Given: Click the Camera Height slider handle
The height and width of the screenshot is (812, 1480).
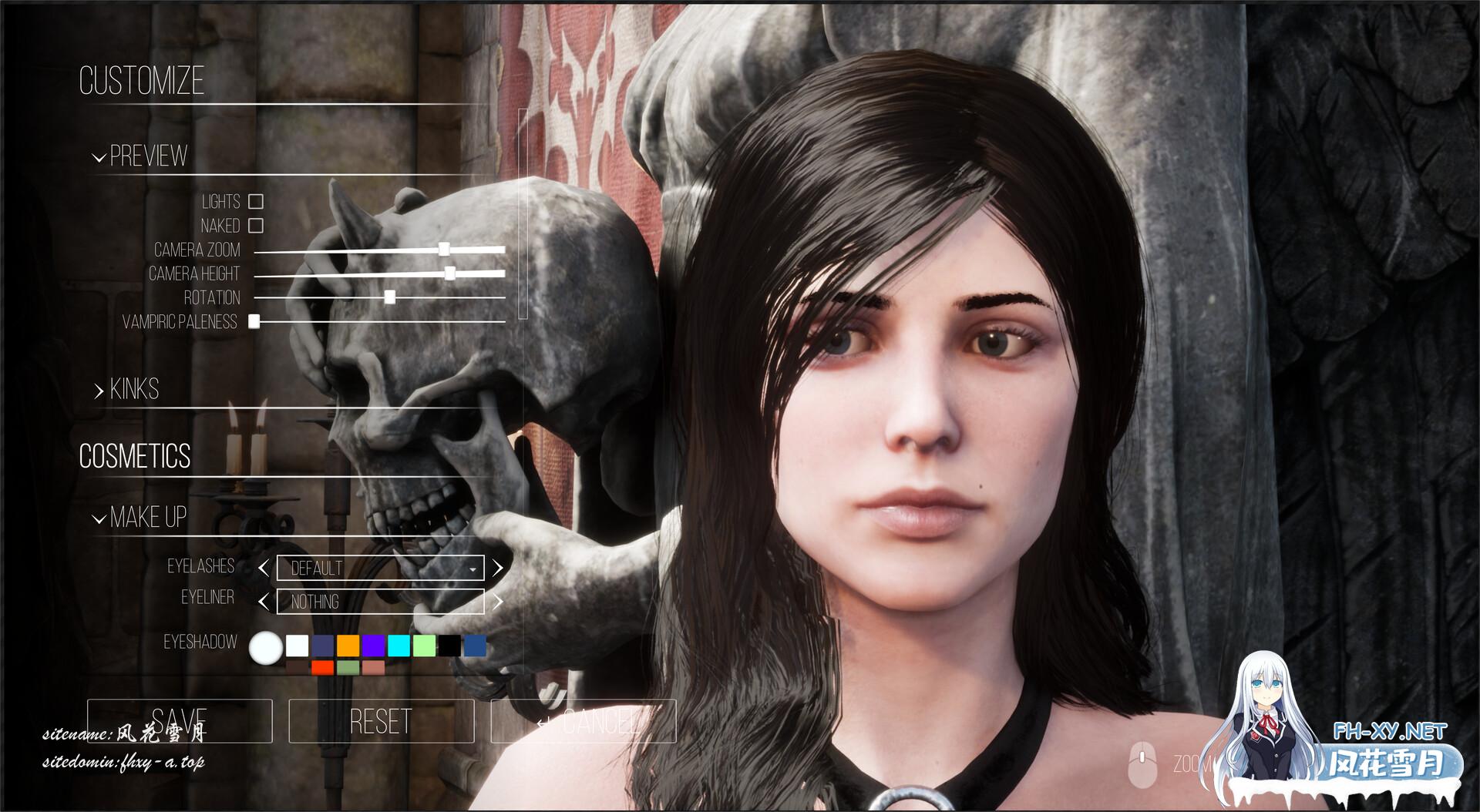Looking at the screenshot, I should 450,273.
